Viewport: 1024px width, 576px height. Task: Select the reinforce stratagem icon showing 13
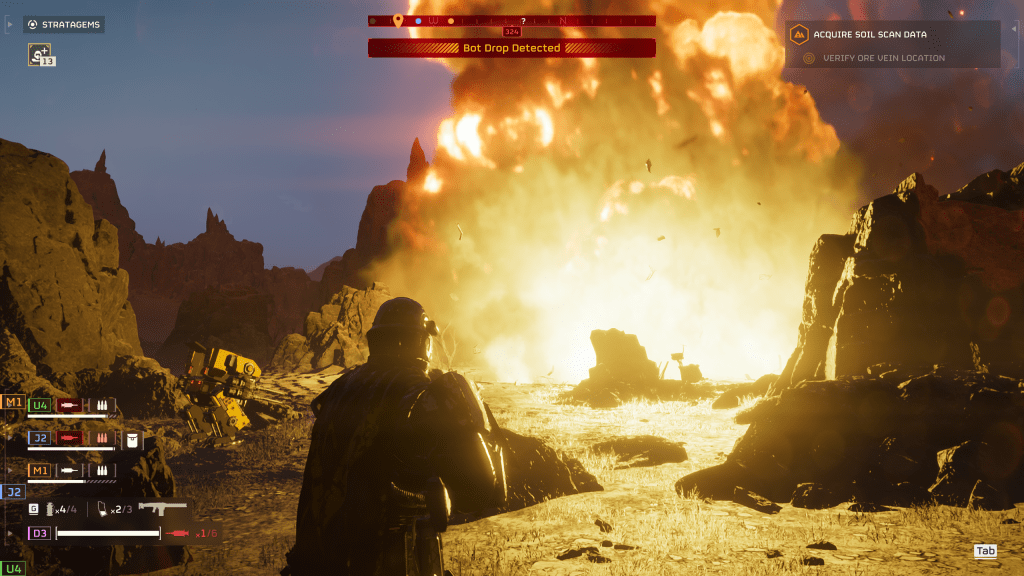tap(41, 54)
